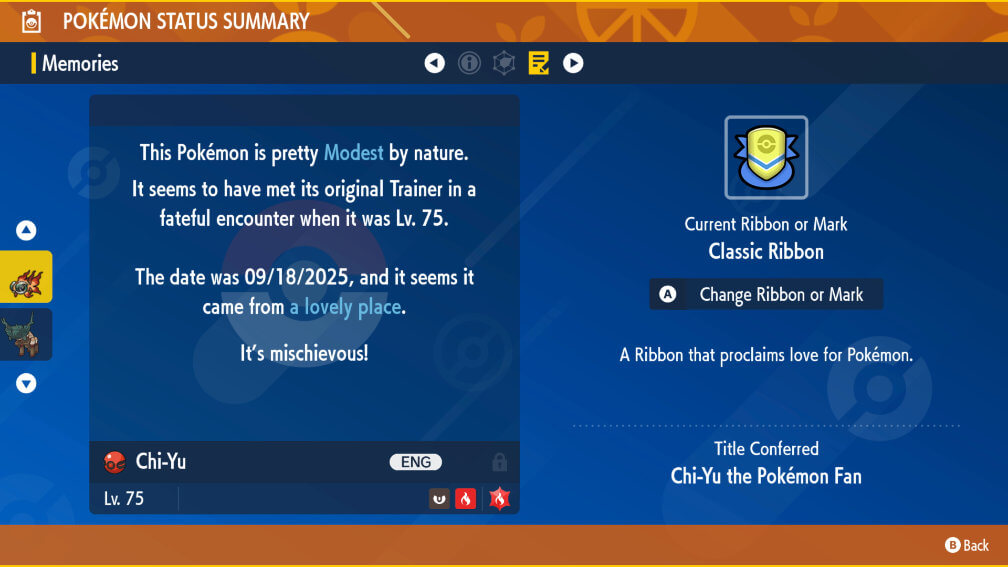The image size is (1008, 567).
Task: Show the next Pokémon with down arrow
Action: point(26,383)
